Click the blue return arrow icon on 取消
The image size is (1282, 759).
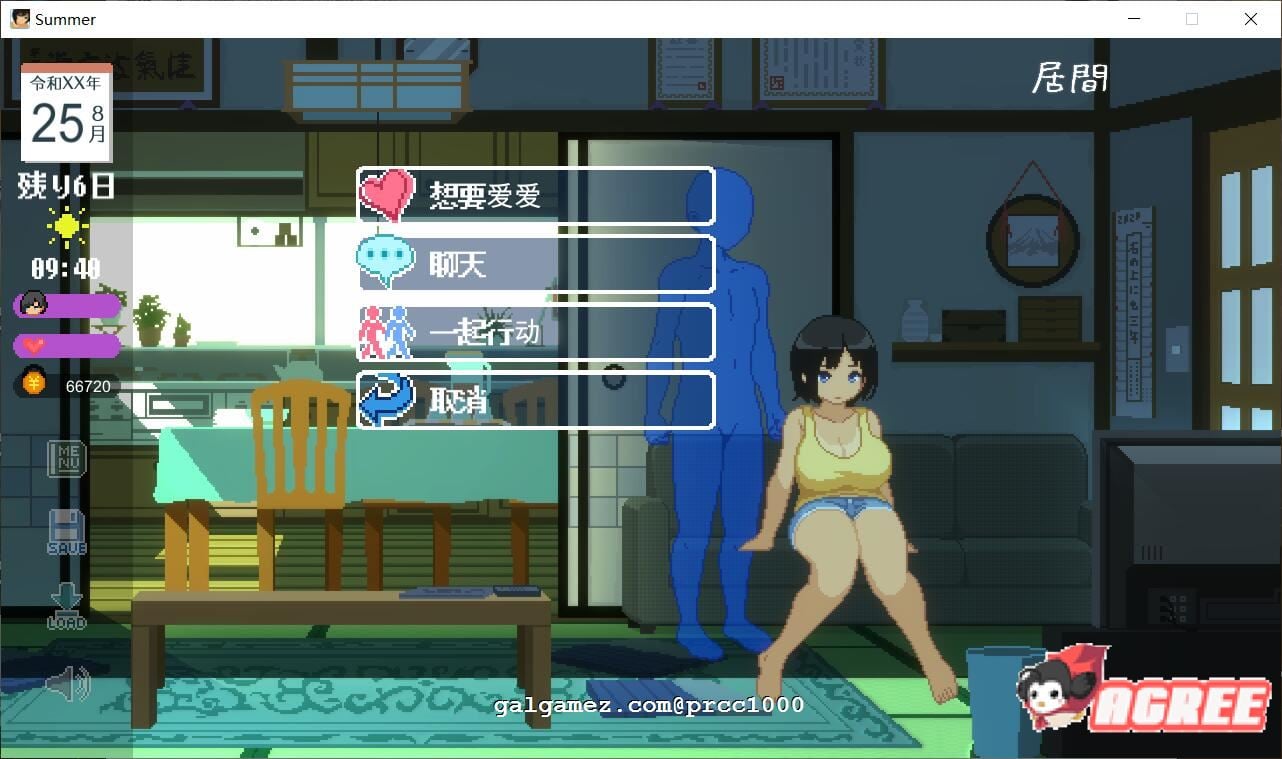coord(385,399)
